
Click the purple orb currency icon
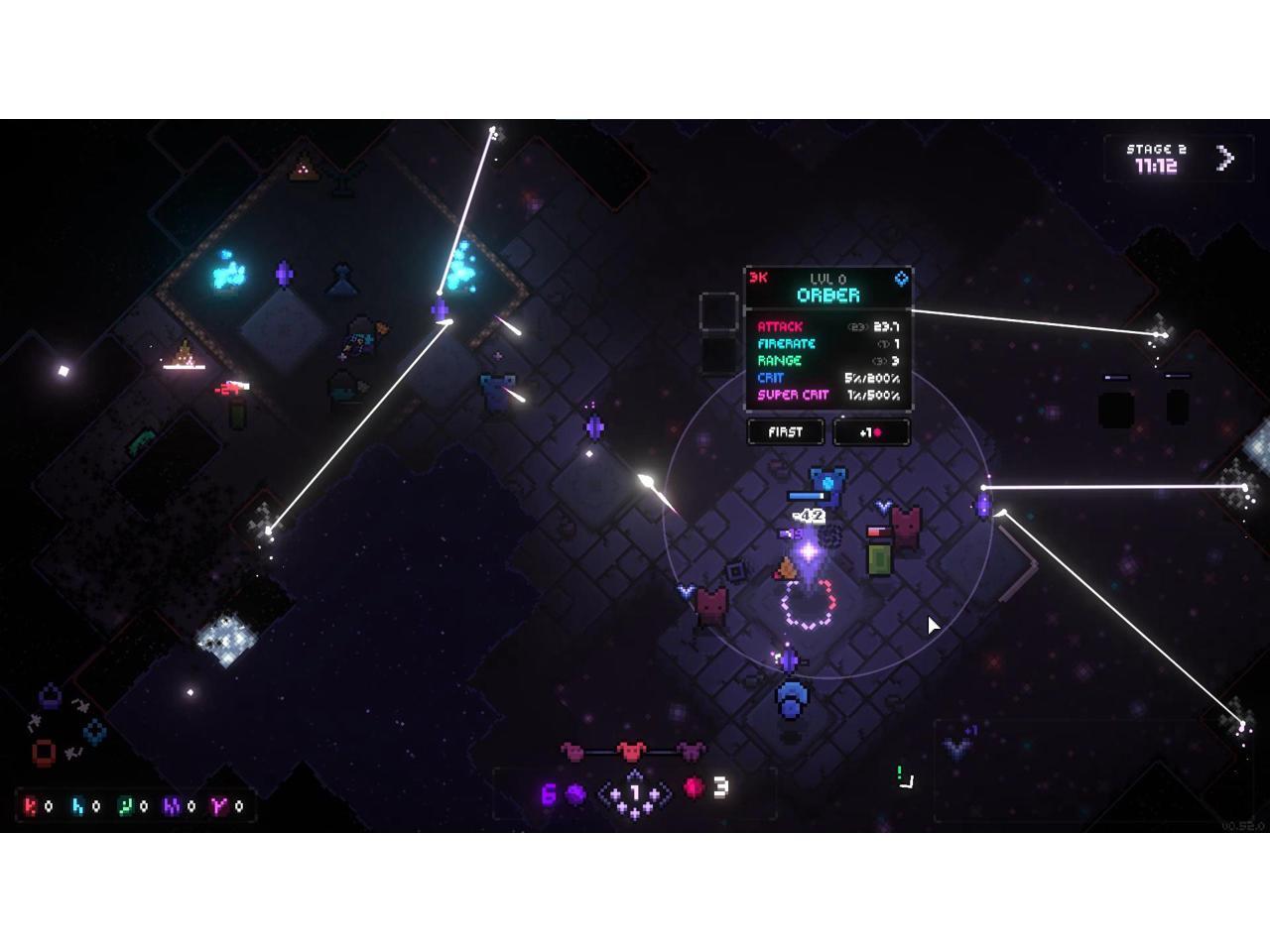click(575, 794)
